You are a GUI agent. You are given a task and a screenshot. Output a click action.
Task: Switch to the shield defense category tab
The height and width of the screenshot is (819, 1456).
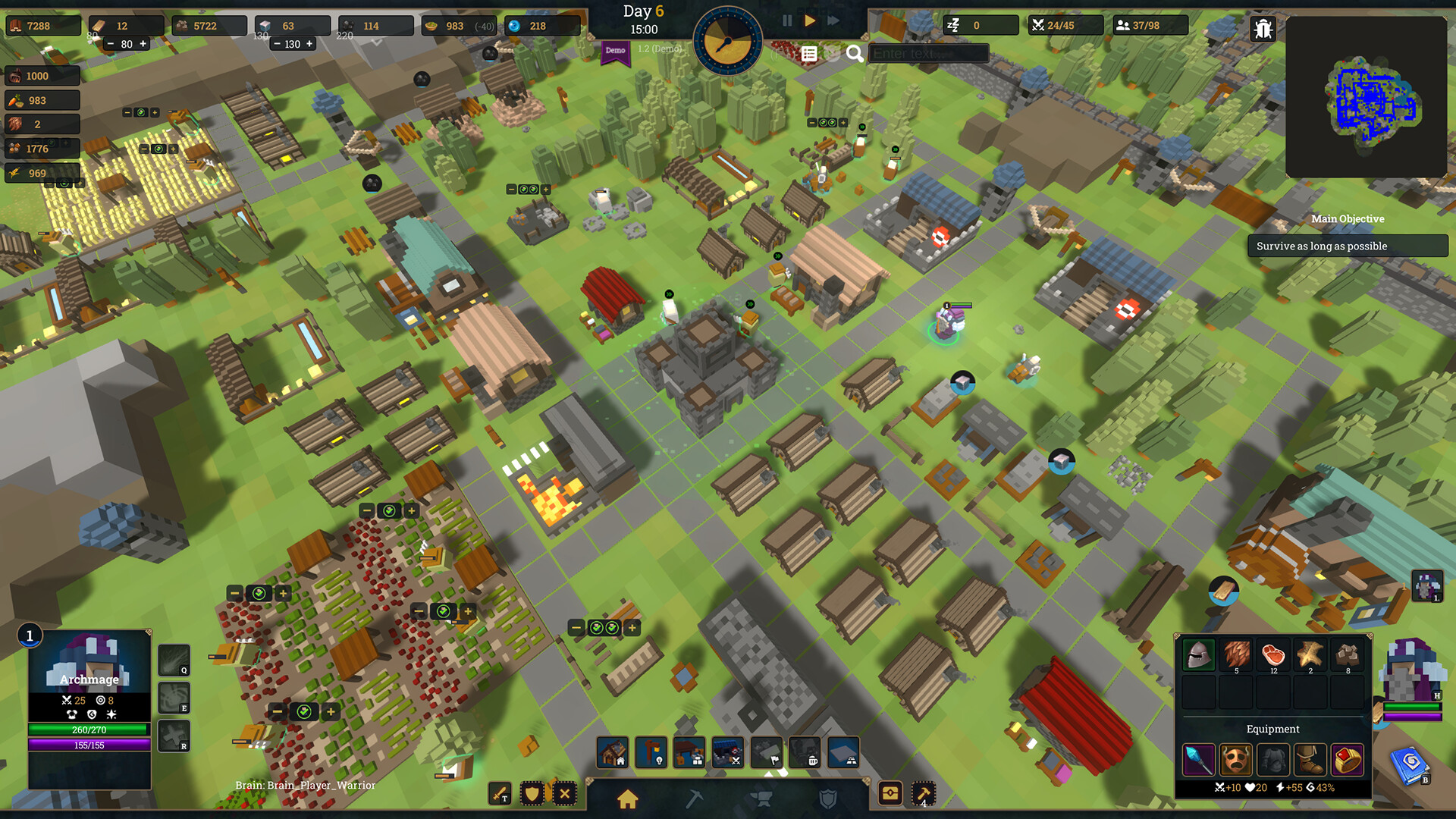tap(828, 799)
